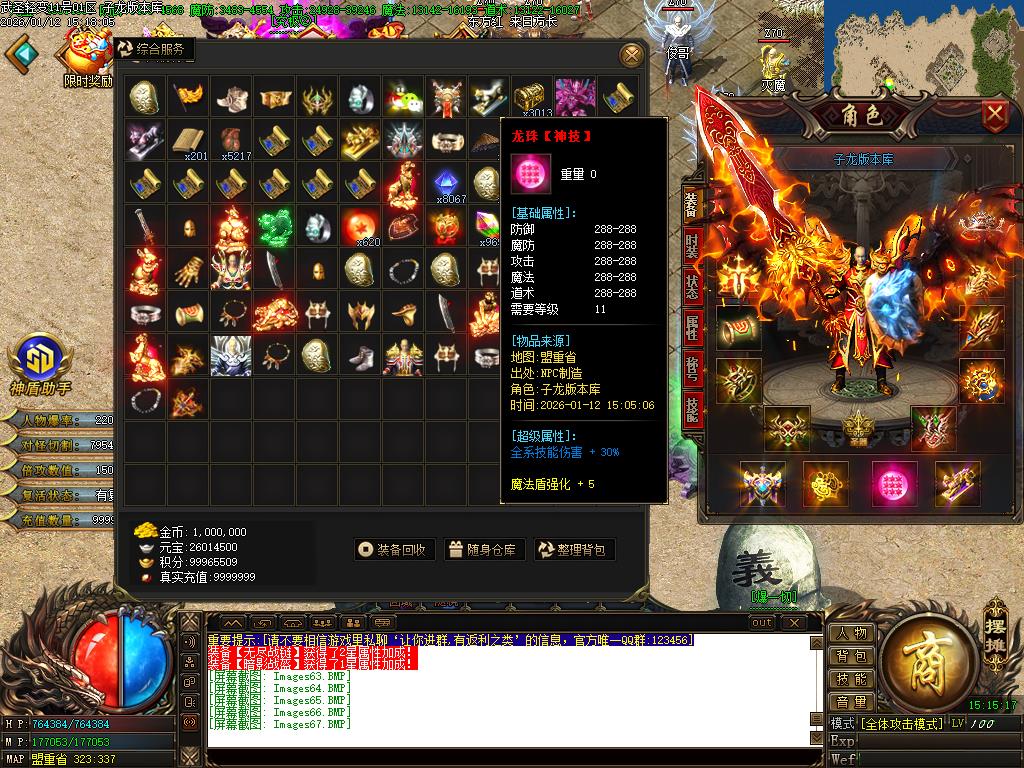Open the 属性 attributes tab

[x=692, y=327]
